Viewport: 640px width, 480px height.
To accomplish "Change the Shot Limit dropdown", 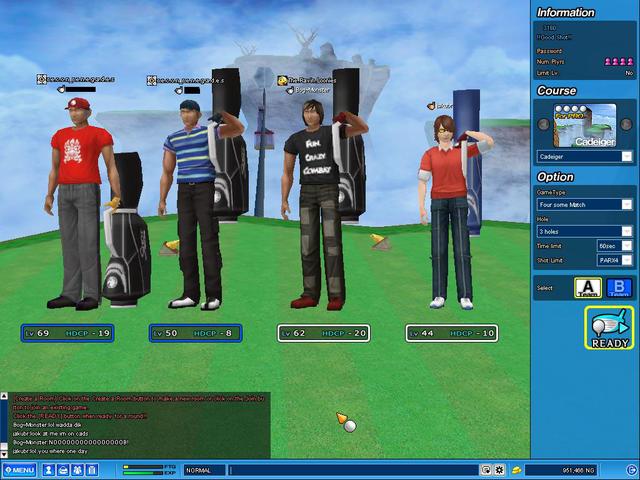I will 626,260.
